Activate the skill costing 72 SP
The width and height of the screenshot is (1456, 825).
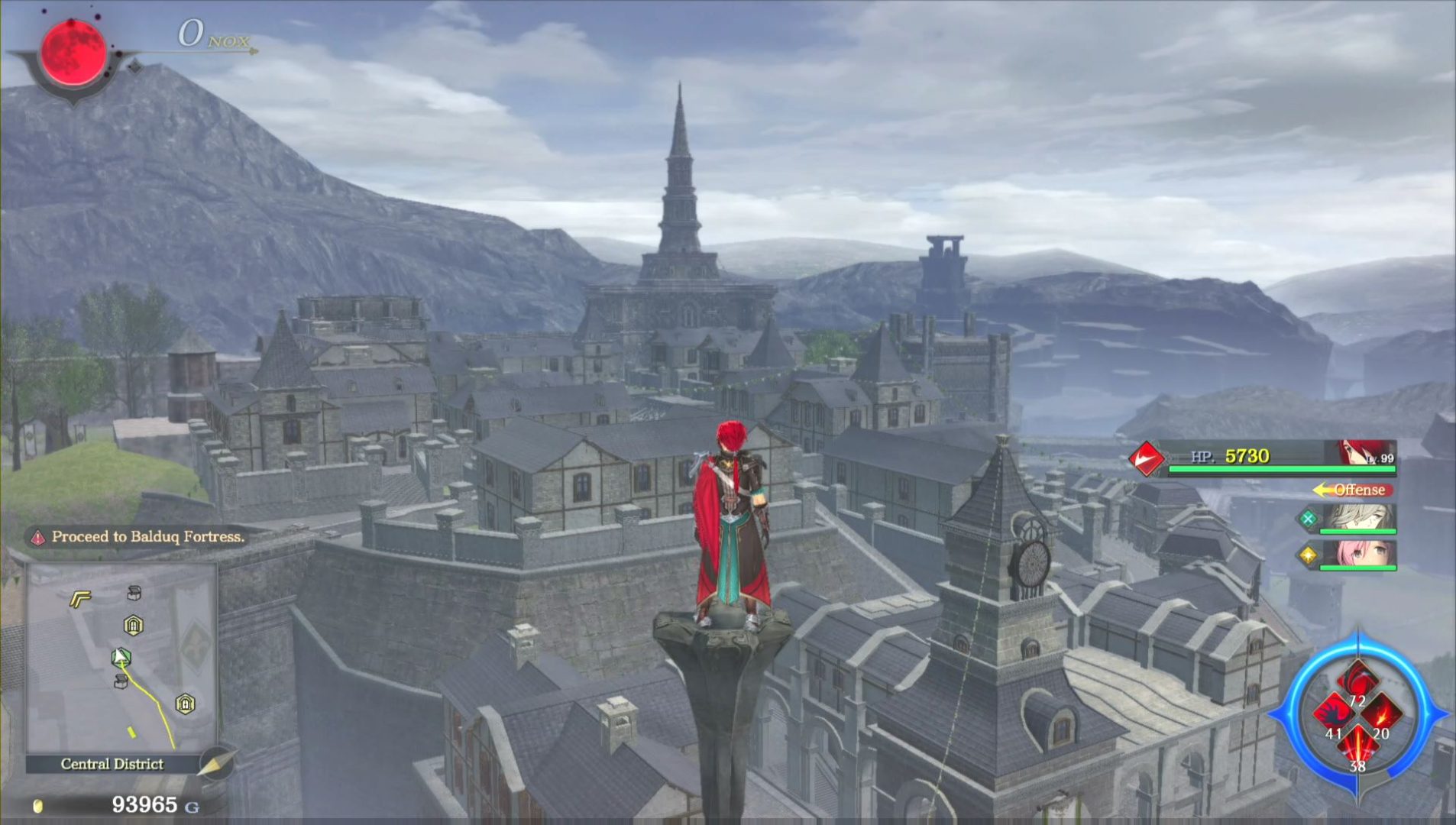pos(1357,681)
